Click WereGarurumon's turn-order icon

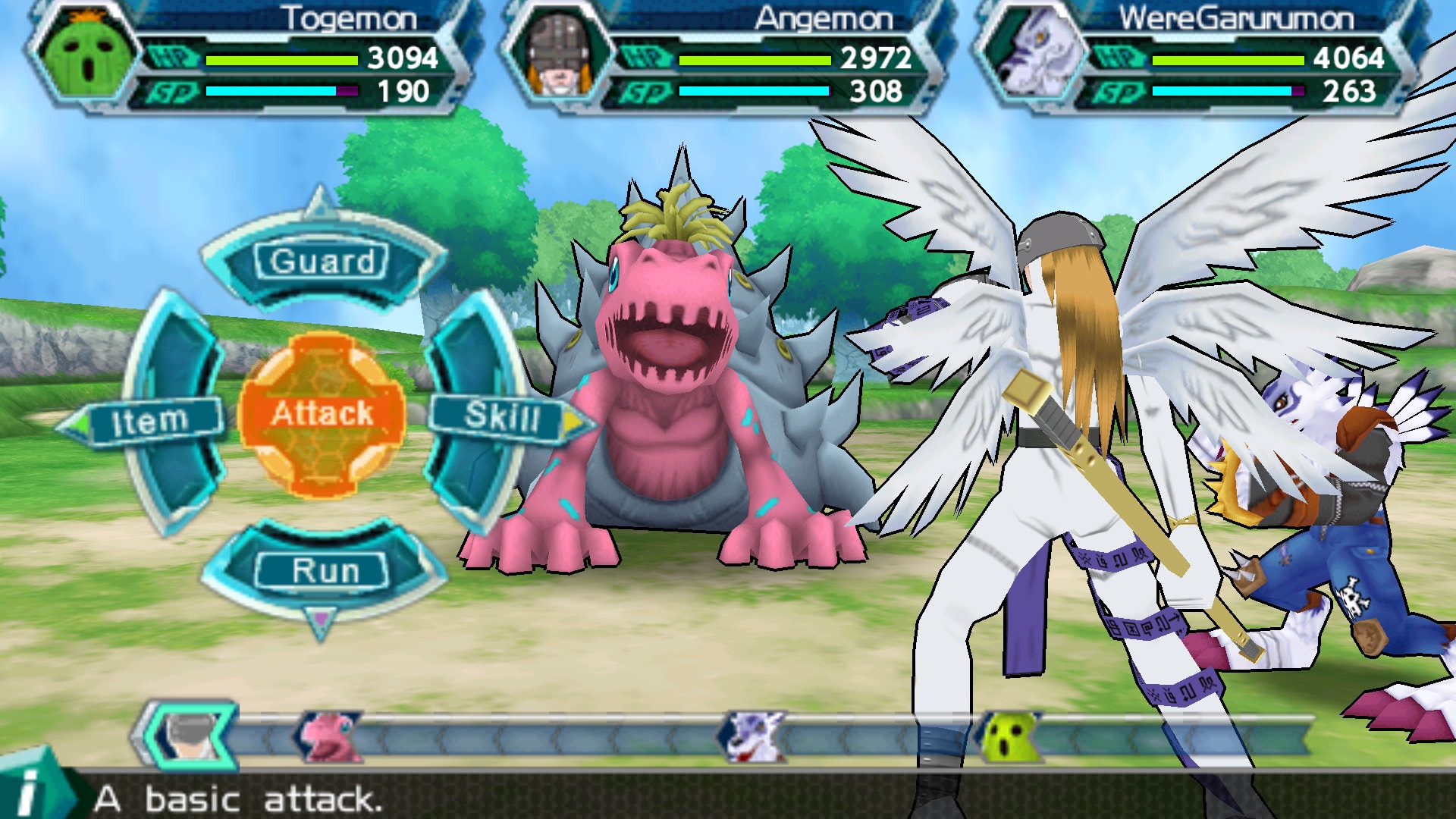tap(752, 736)
